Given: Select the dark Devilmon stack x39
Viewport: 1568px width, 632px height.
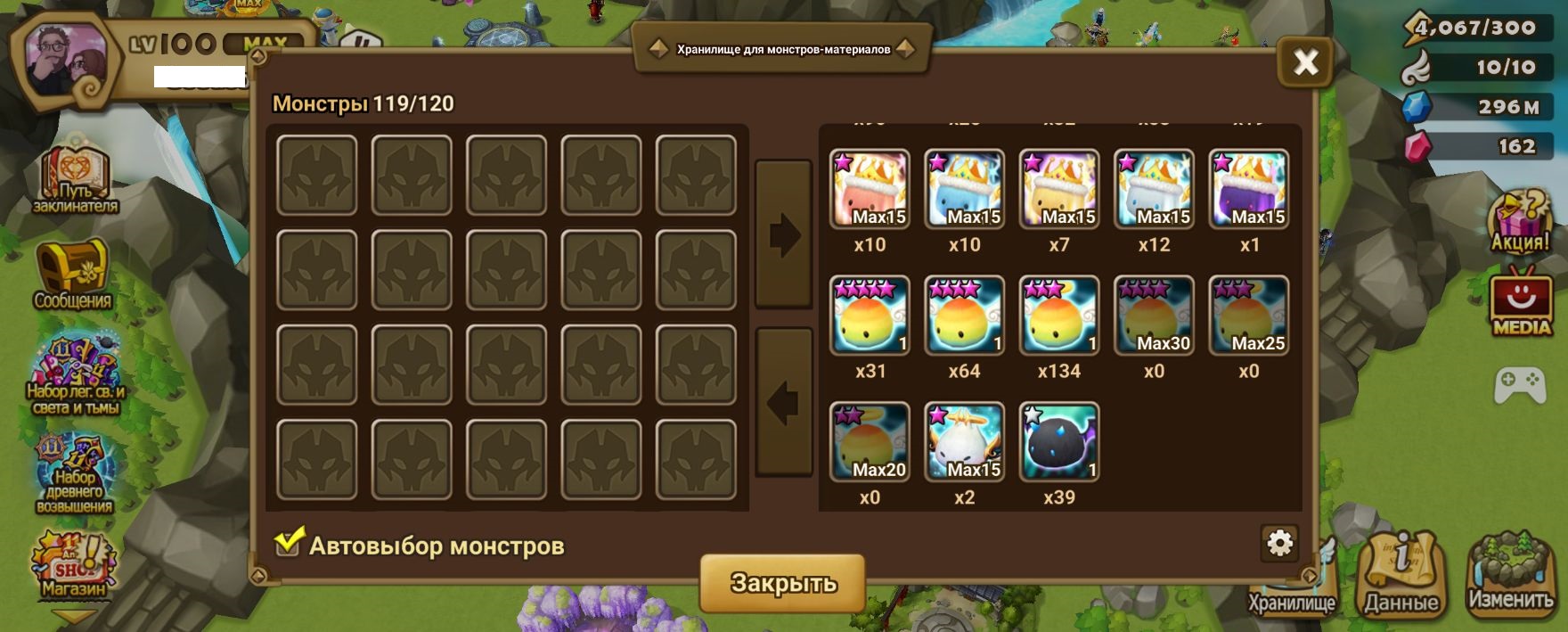Looking at the screenshot, I should tap(1058, 442).
